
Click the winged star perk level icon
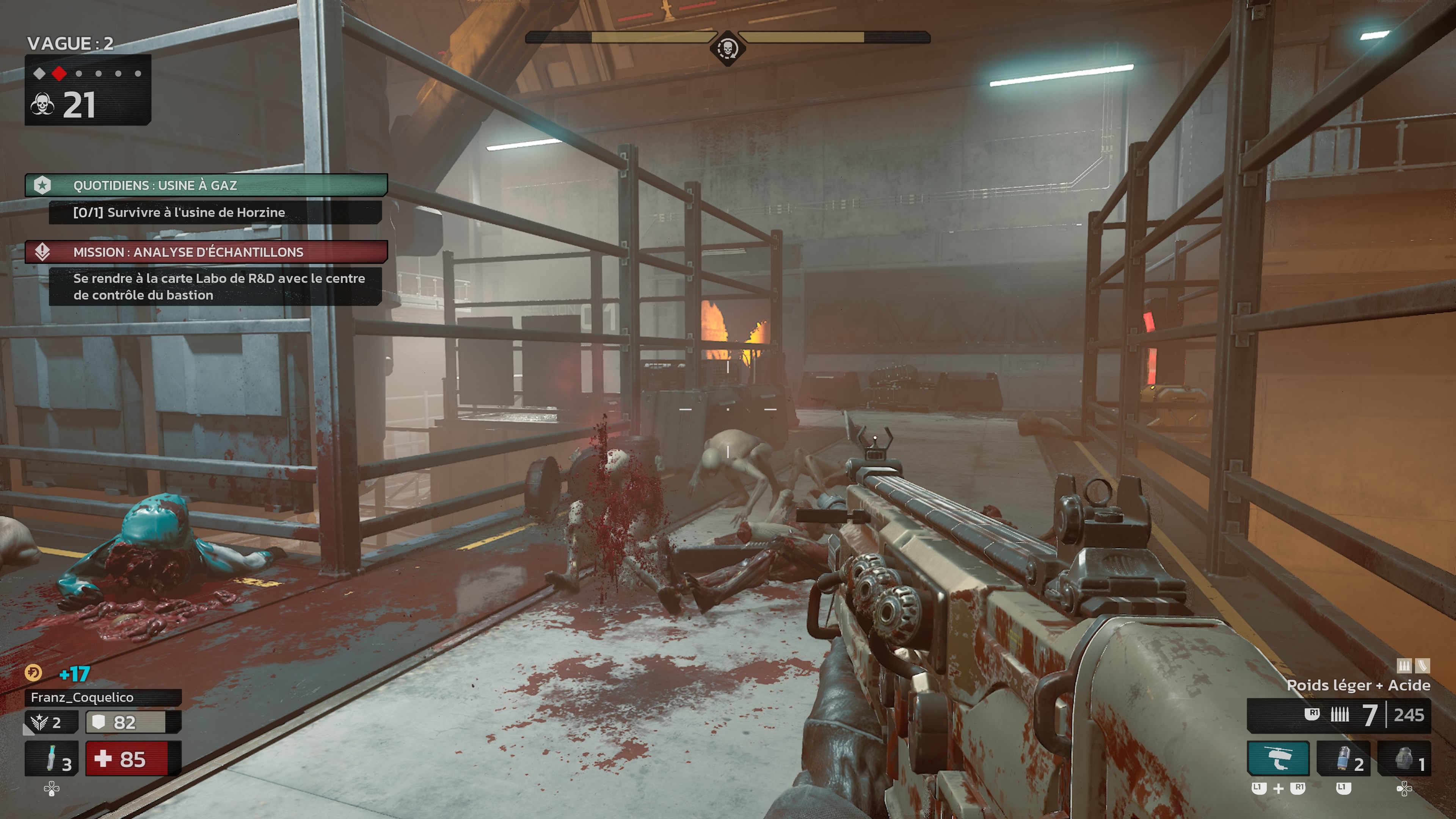pos(39,722)
